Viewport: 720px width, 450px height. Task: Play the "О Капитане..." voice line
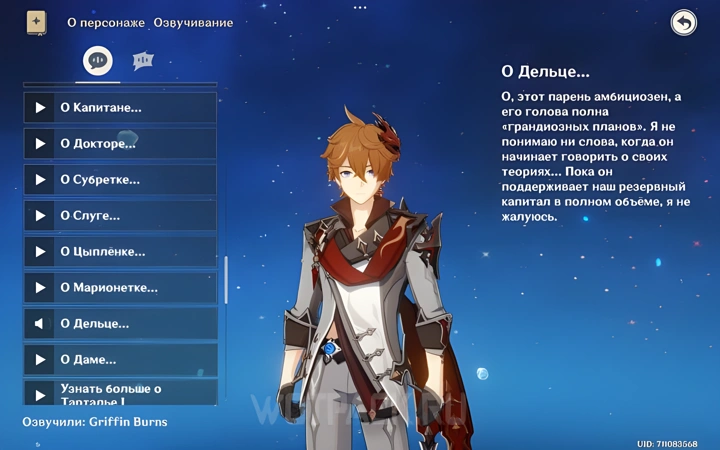click(40, 108)
